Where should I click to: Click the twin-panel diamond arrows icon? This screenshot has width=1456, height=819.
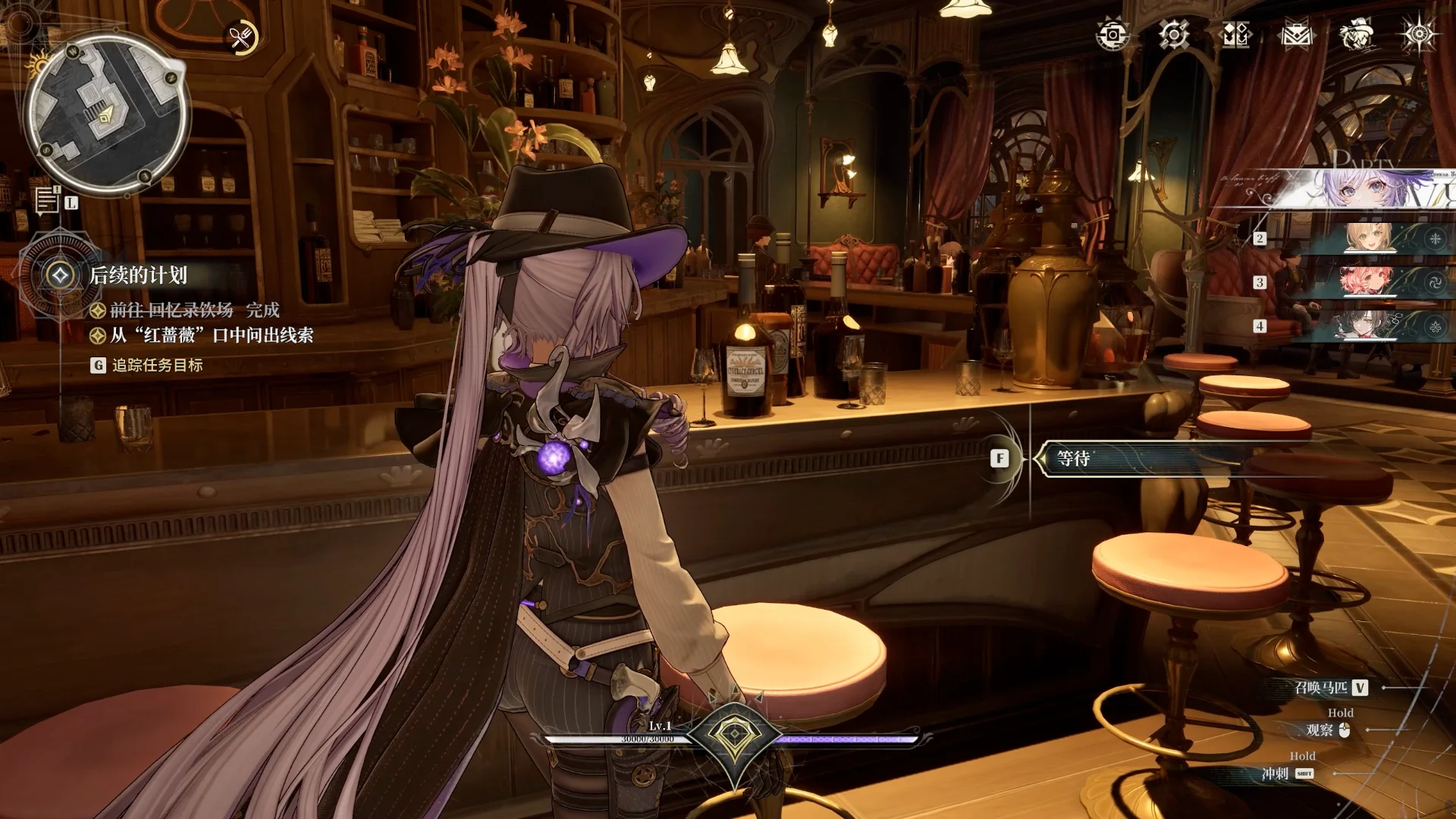1235,35
